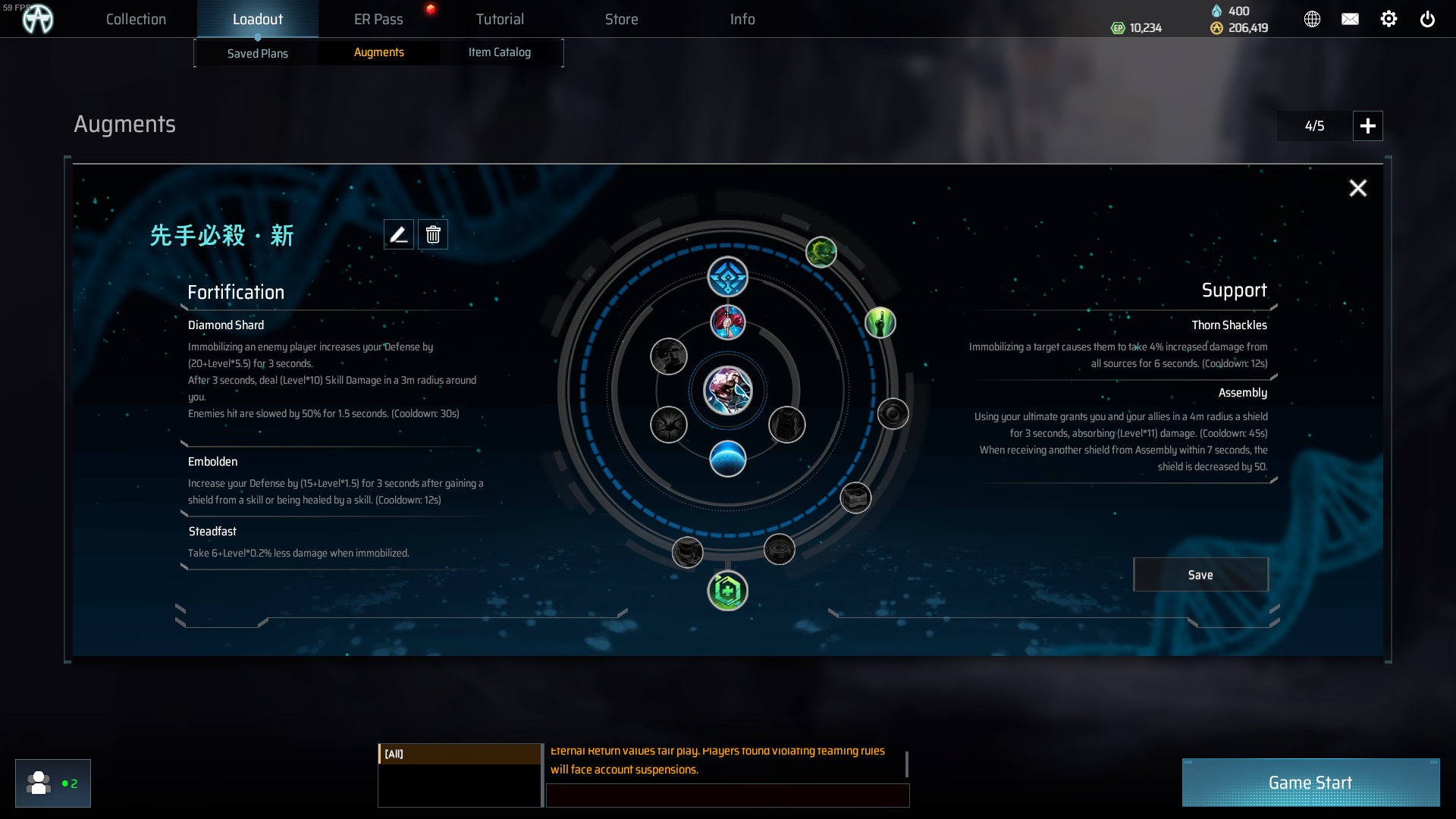Start matchmaking with Game Start
The image size is (1456, 819).
(1310, 783)
